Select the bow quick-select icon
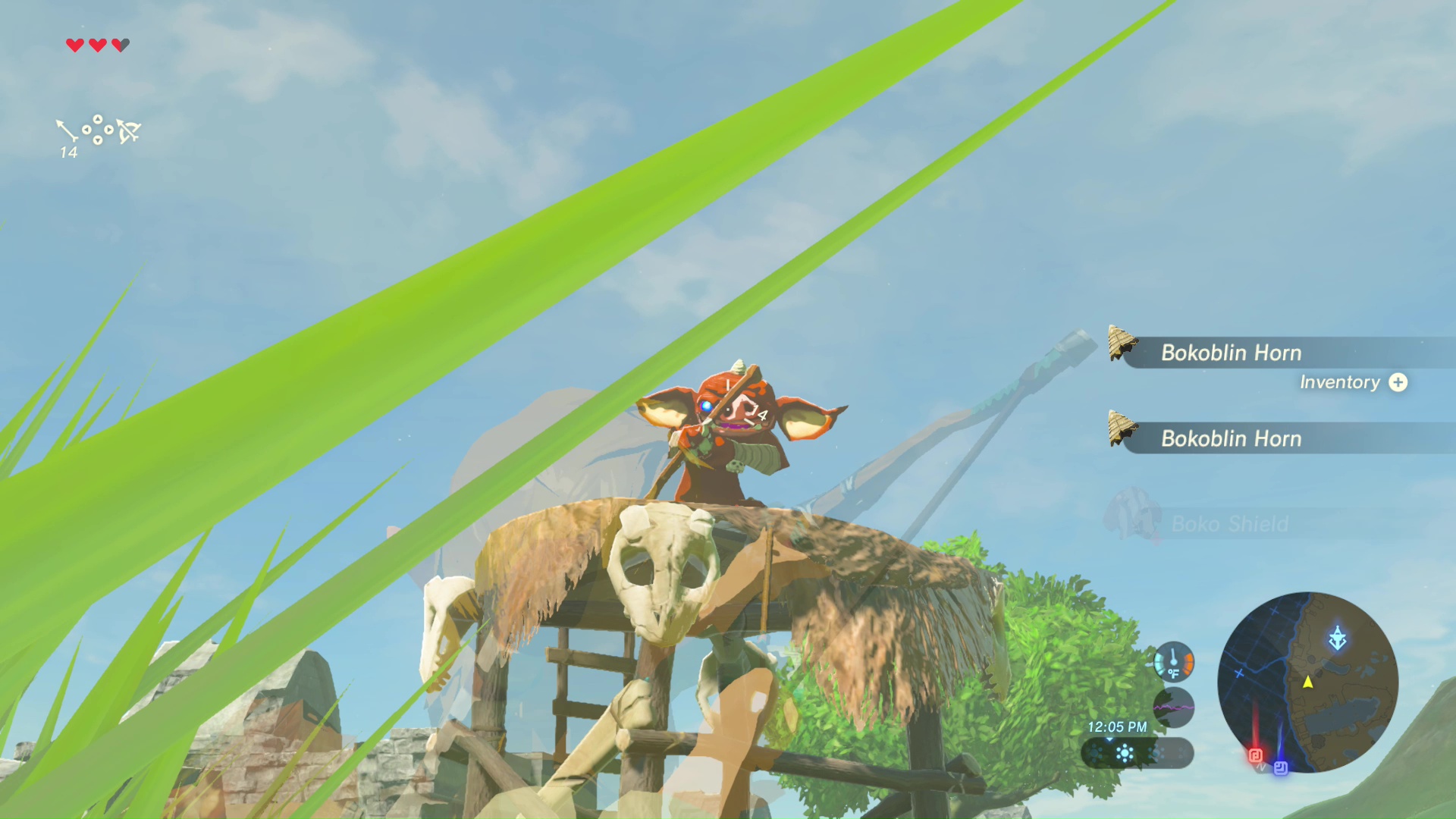1456x819 pixels. pos(129,131)
